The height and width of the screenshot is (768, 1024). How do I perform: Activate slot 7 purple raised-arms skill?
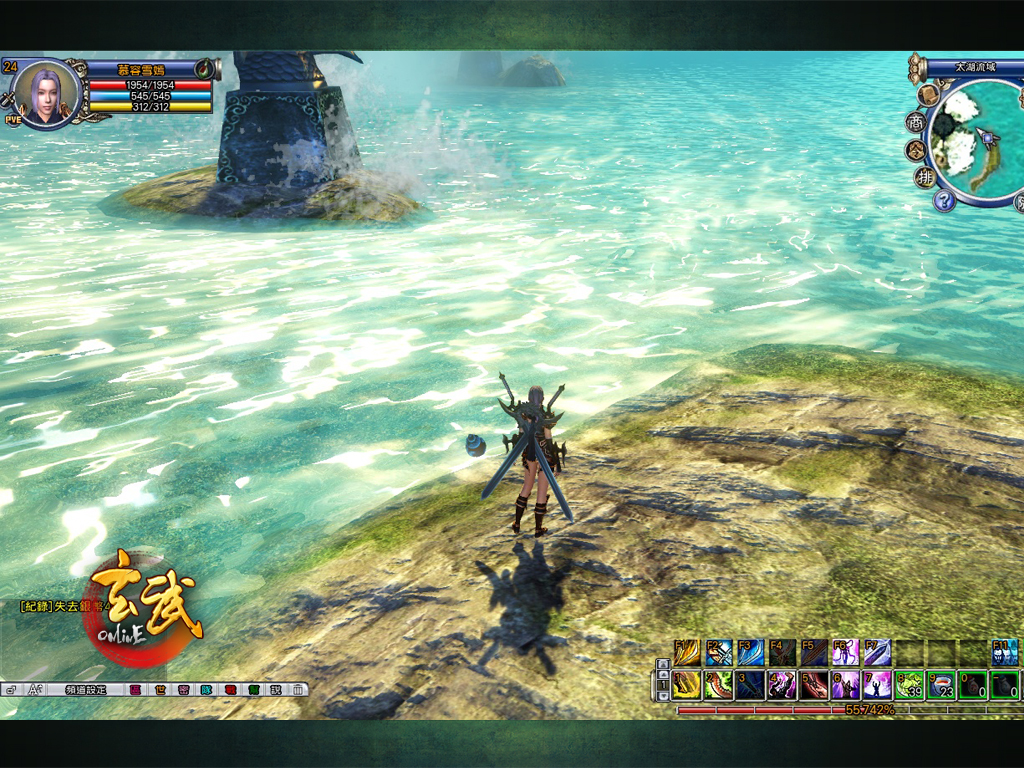pos(877,685)
